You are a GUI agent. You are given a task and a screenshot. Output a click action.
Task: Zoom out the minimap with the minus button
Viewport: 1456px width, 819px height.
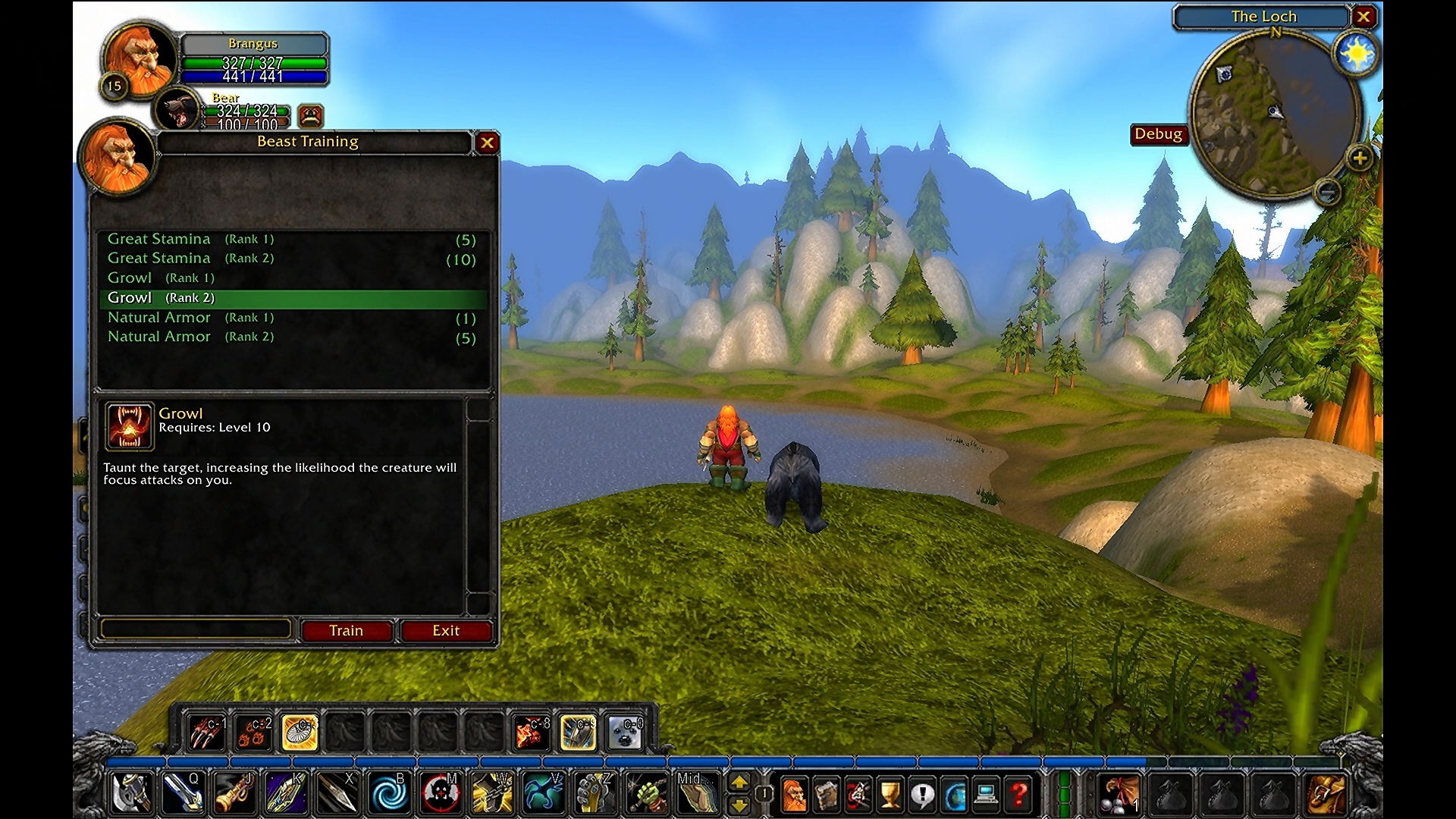click(x=1327, y=192)
